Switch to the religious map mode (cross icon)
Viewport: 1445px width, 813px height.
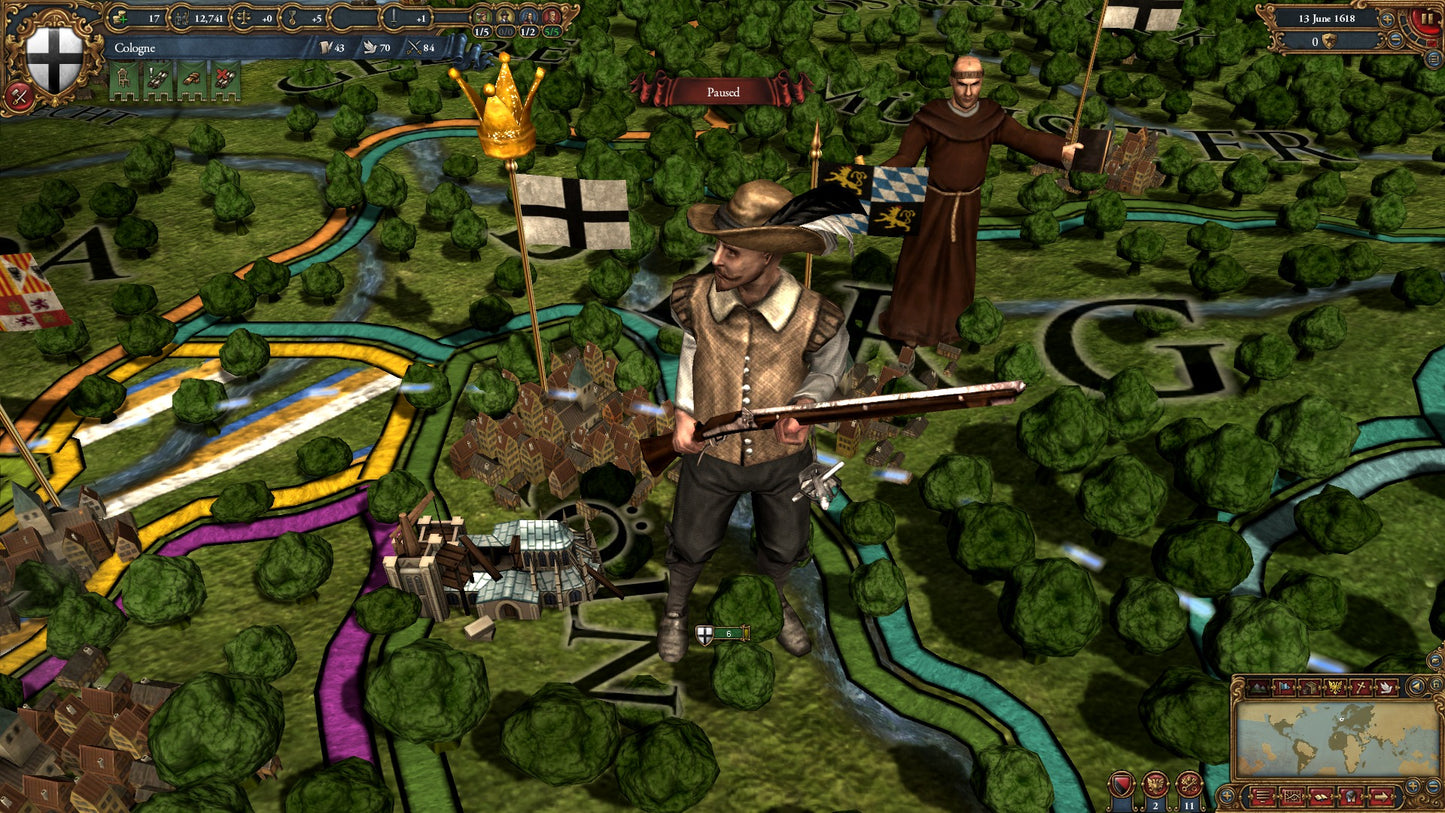(x=1360, y=687)
